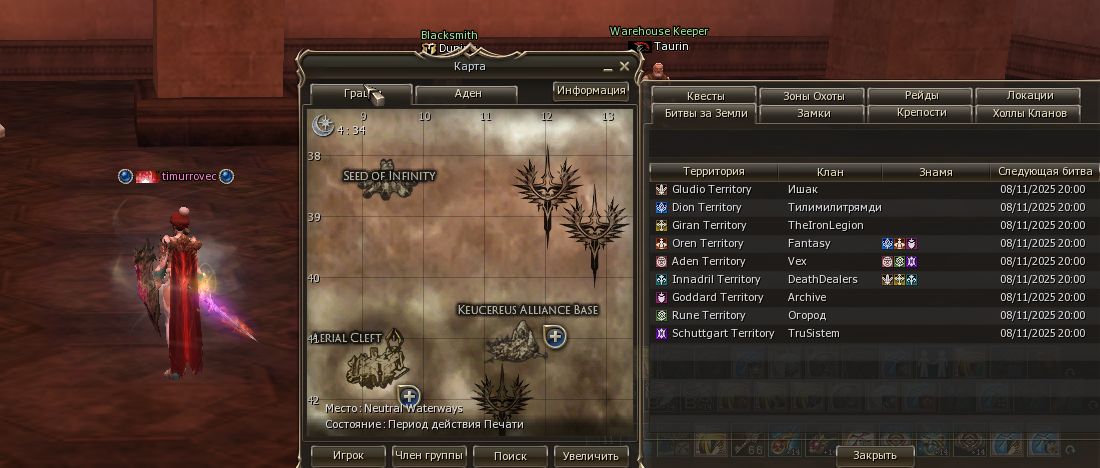Viewport: 1100px width, 468px height.
Task: Click the Информация button
Action: [591, 91]
